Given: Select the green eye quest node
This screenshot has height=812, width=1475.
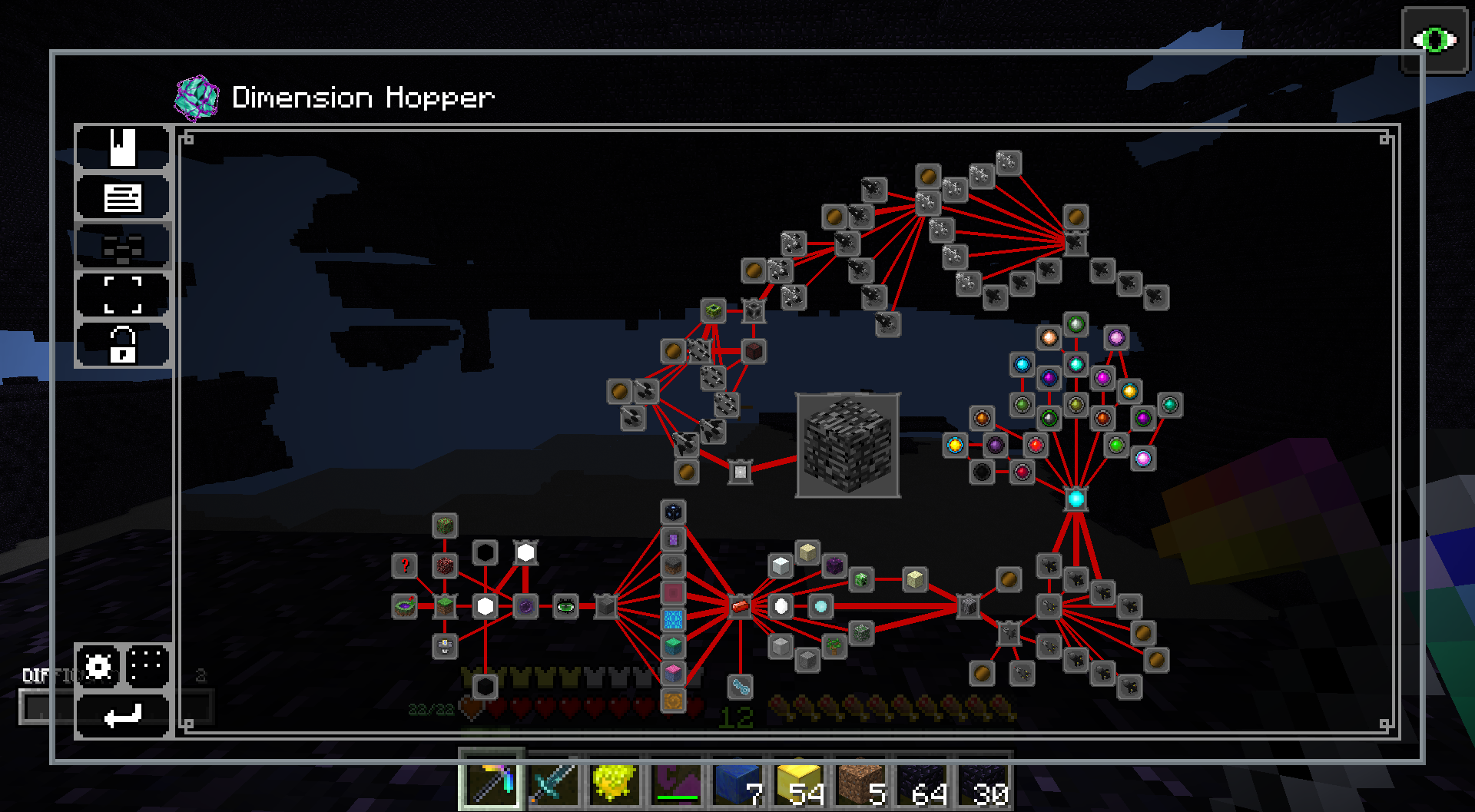Looking at the screenshot, I should 565,607.
